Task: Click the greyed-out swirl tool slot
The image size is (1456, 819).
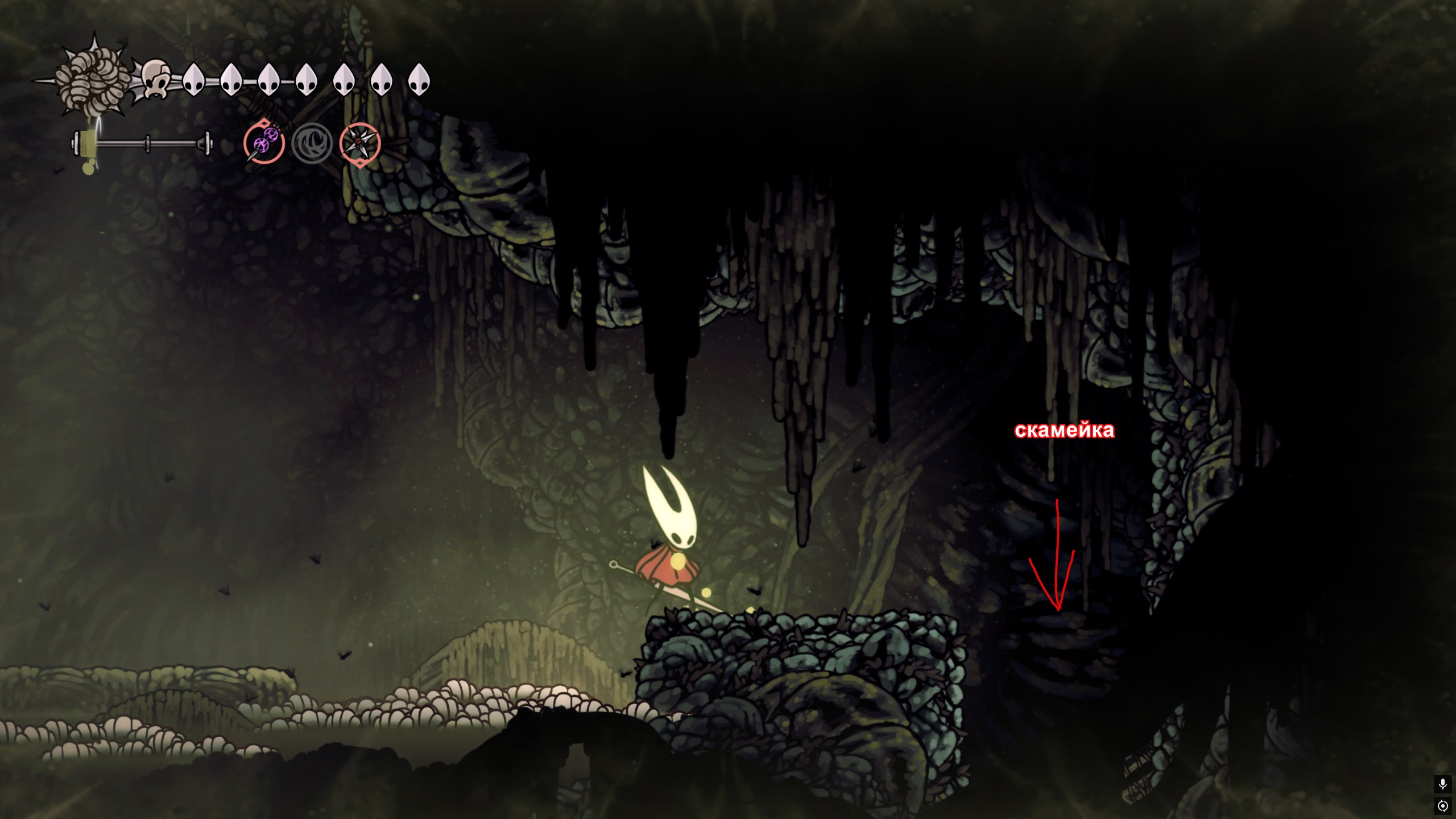Action: click(x=312, y=143)
